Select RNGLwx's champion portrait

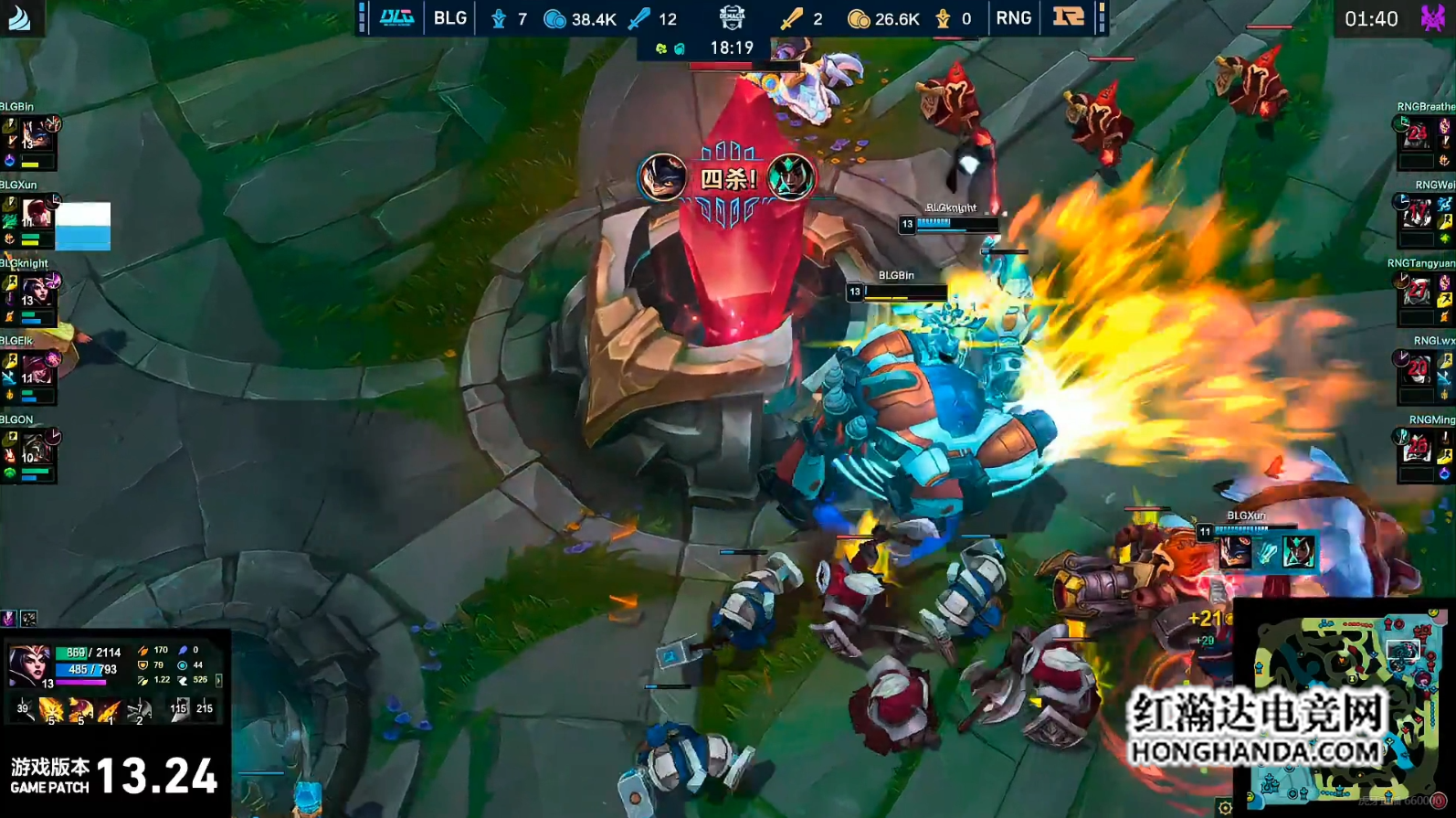coord(1417,370)
